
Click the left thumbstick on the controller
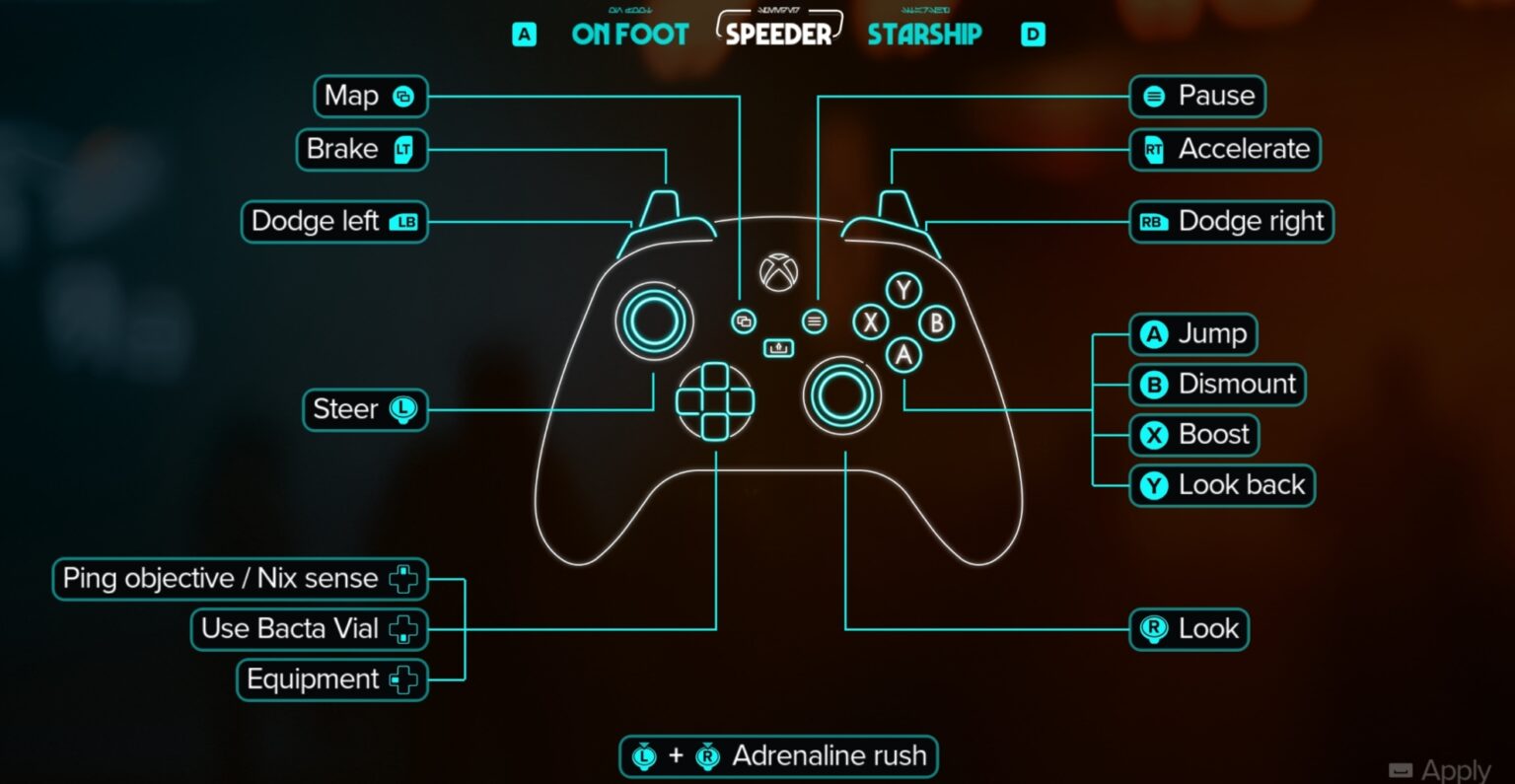pos(653,320)
